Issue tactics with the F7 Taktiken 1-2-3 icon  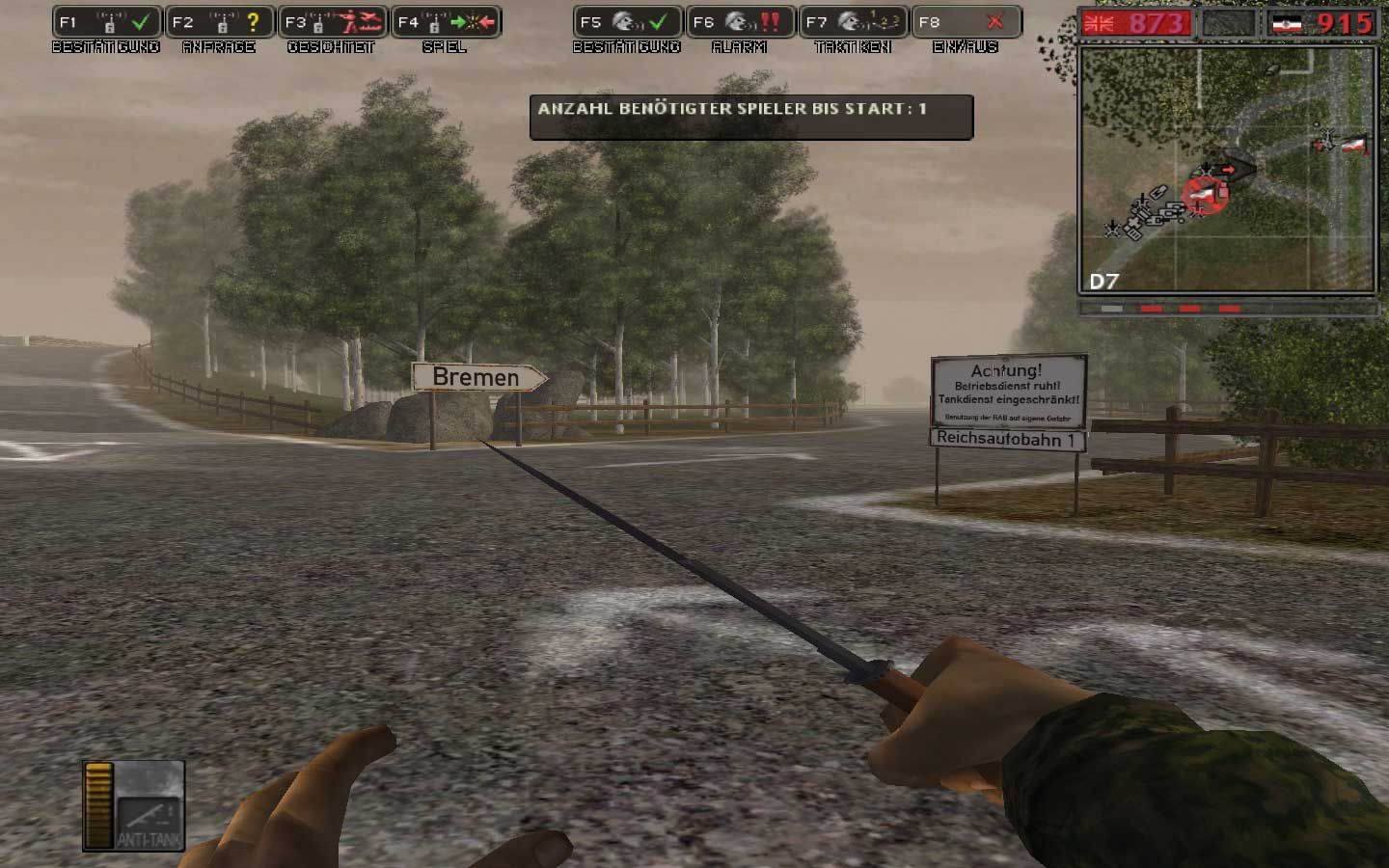coord(853,20)
